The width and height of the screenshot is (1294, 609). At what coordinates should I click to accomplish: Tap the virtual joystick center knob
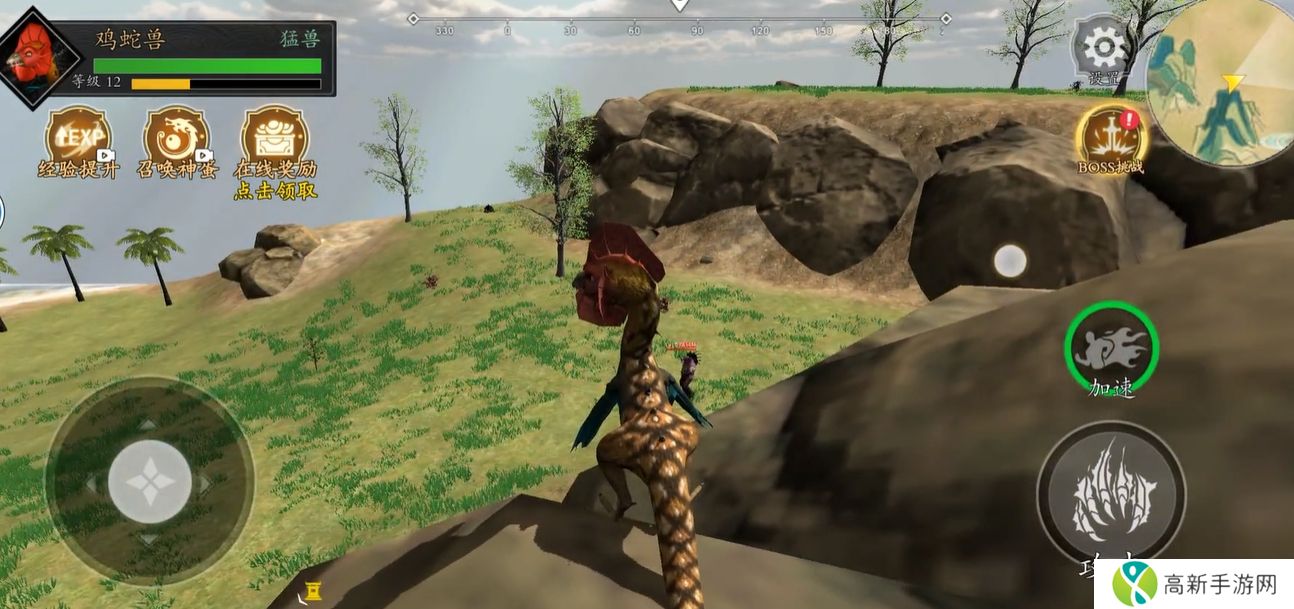(150, 481)
